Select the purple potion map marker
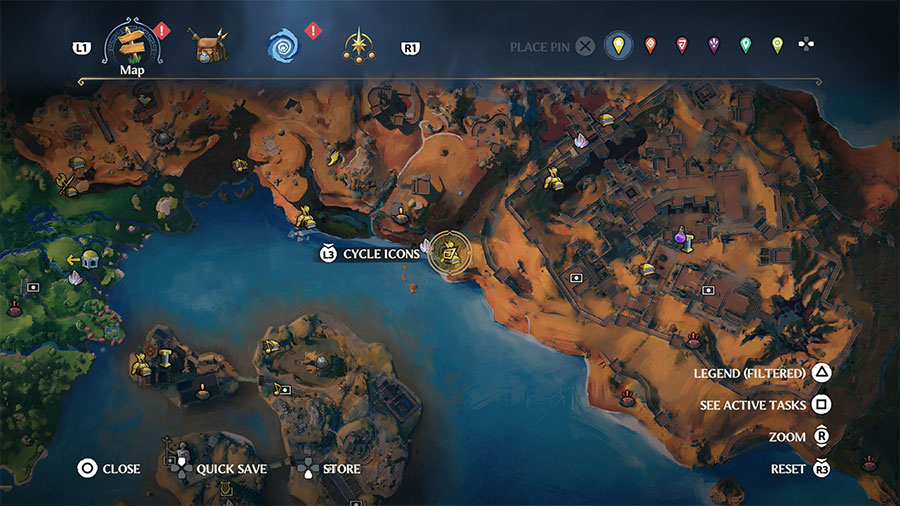 [x=681, y=239]
